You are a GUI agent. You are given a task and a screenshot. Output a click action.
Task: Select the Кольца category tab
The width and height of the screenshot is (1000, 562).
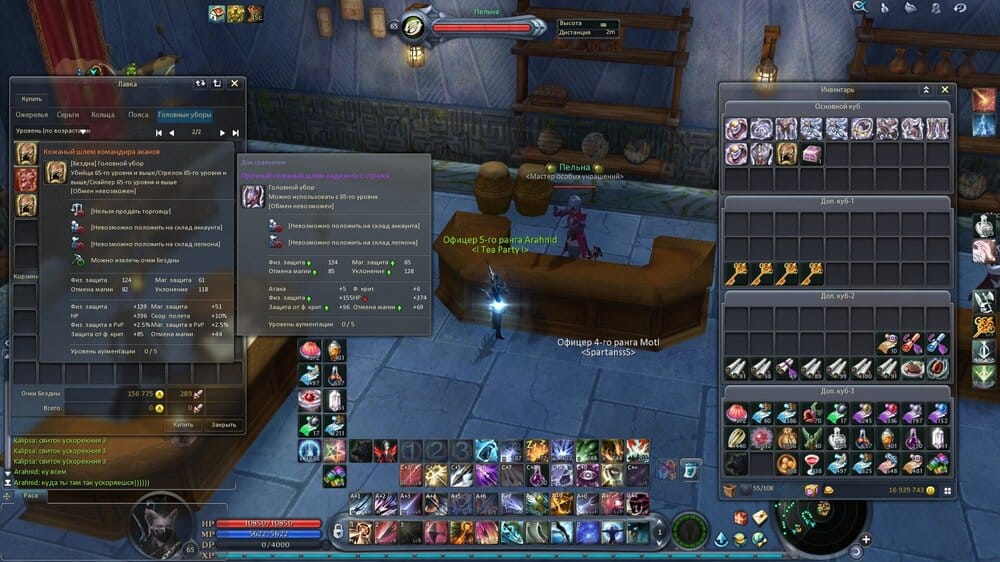point(103,115)
